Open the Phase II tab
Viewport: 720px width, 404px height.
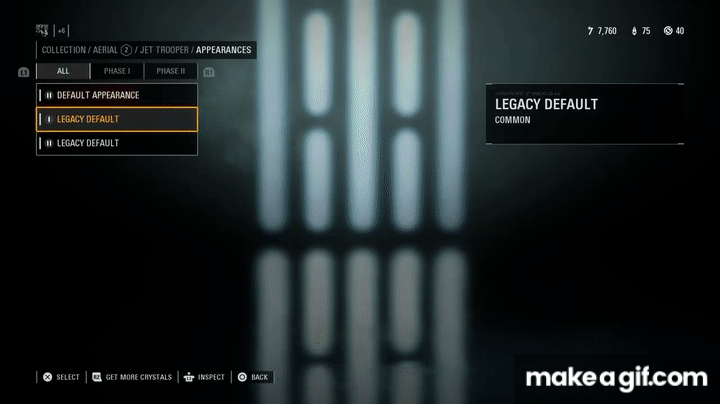(x=171, y=71)
